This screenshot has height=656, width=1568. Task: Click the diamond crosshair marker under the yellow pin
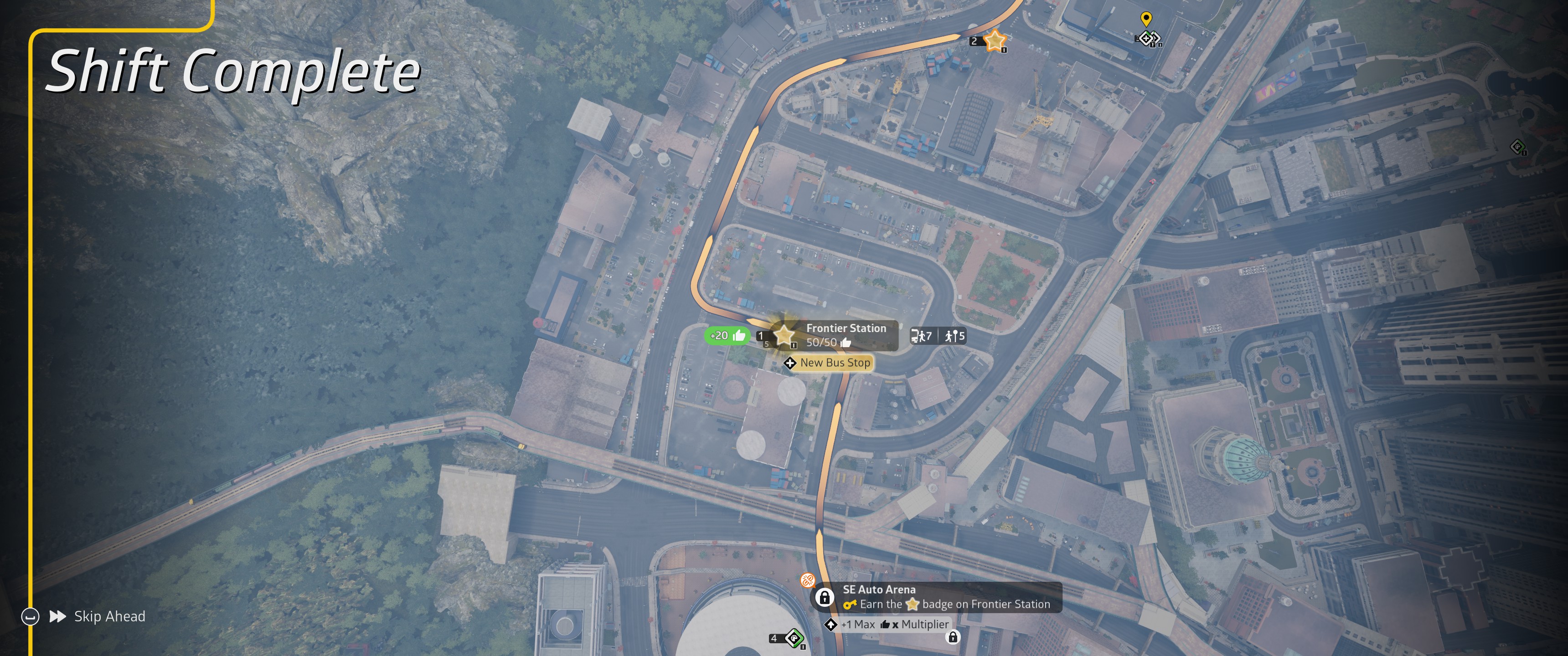[1147, 39]
